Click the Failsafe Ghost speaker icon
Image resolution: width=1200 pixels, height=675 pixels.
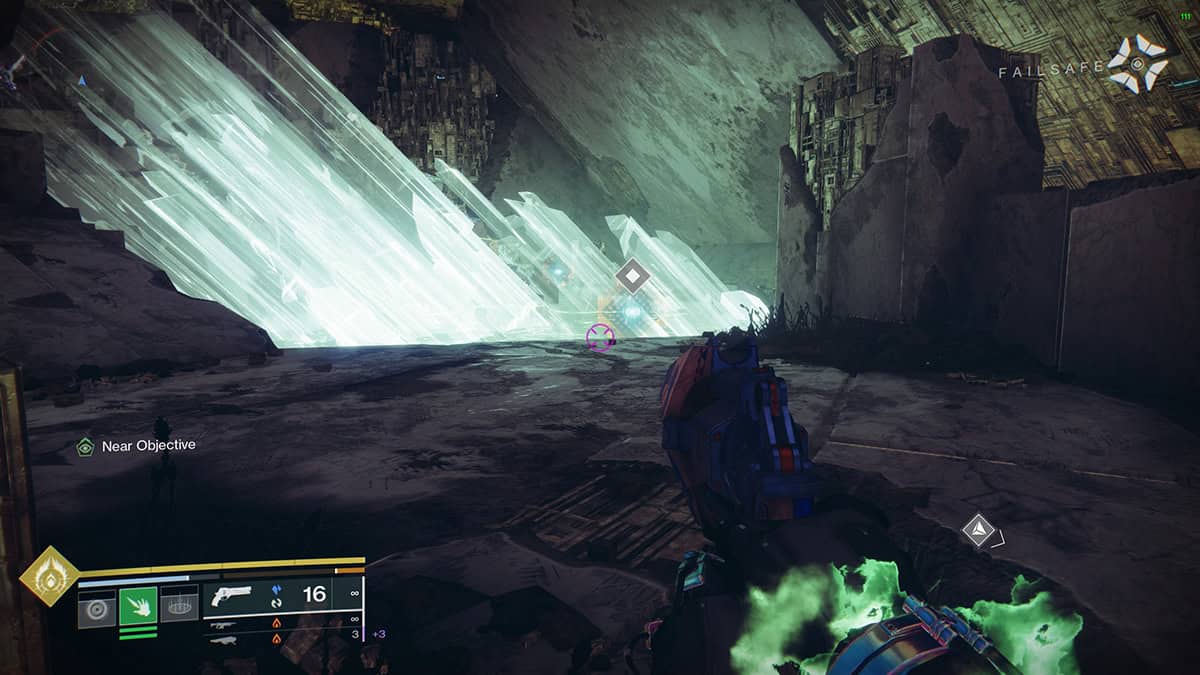[x=1136, y=64]
